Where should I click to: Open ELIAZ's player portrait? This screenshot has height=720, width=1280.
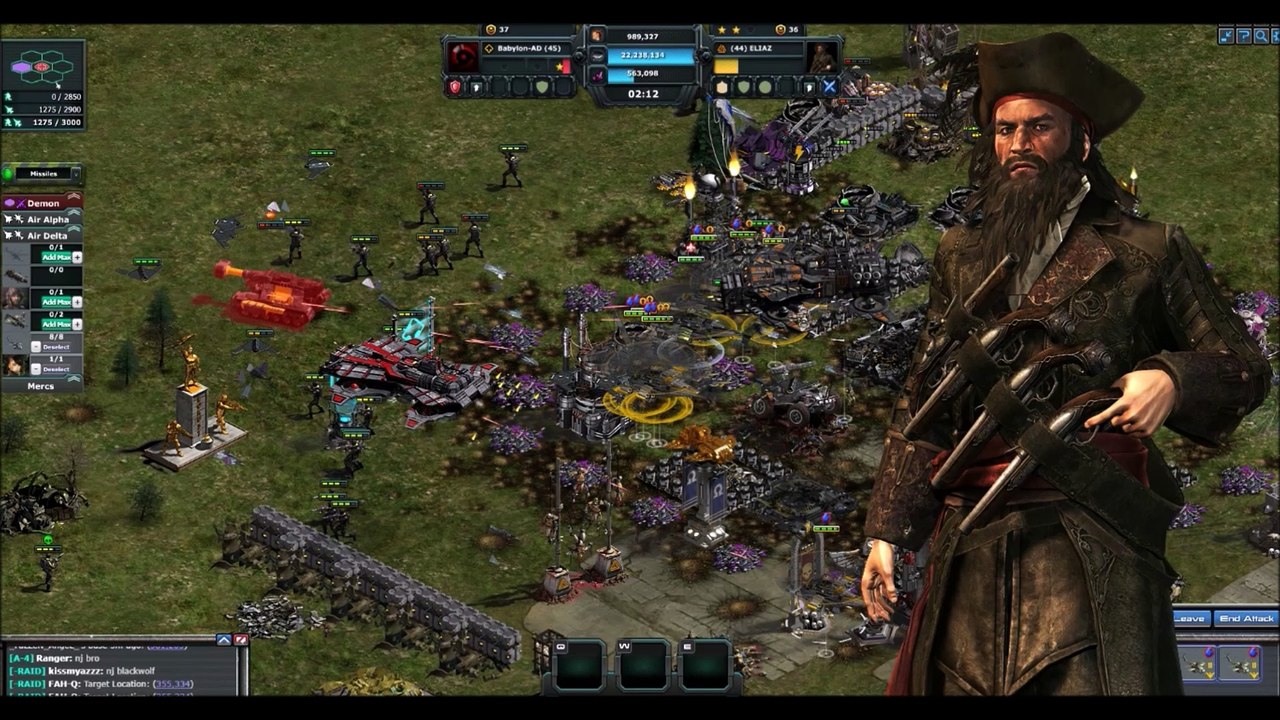822,58
